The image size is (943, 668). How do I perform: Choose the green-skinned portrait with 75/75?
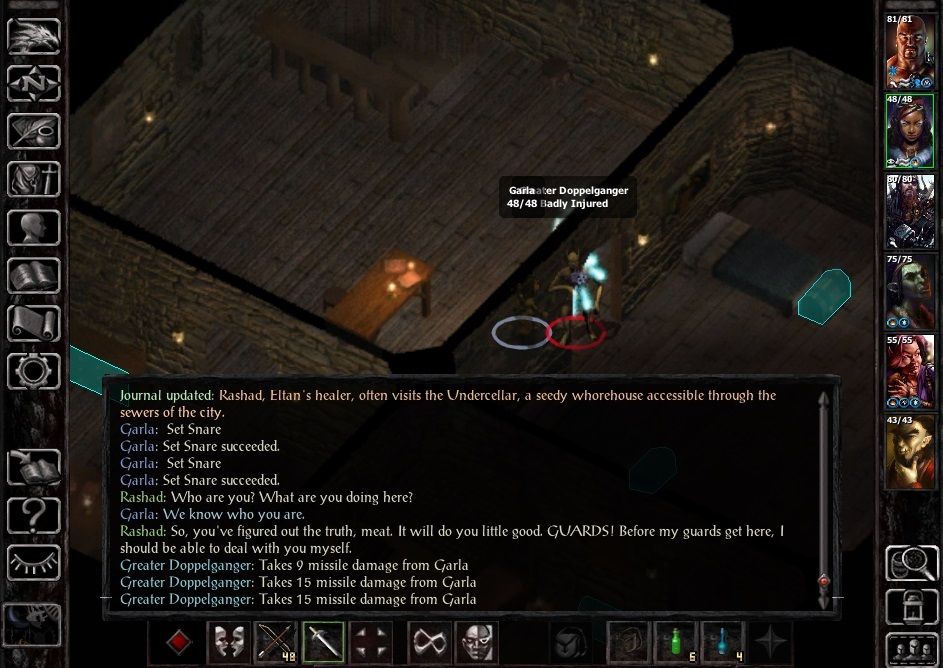click(x=910, y=292)
